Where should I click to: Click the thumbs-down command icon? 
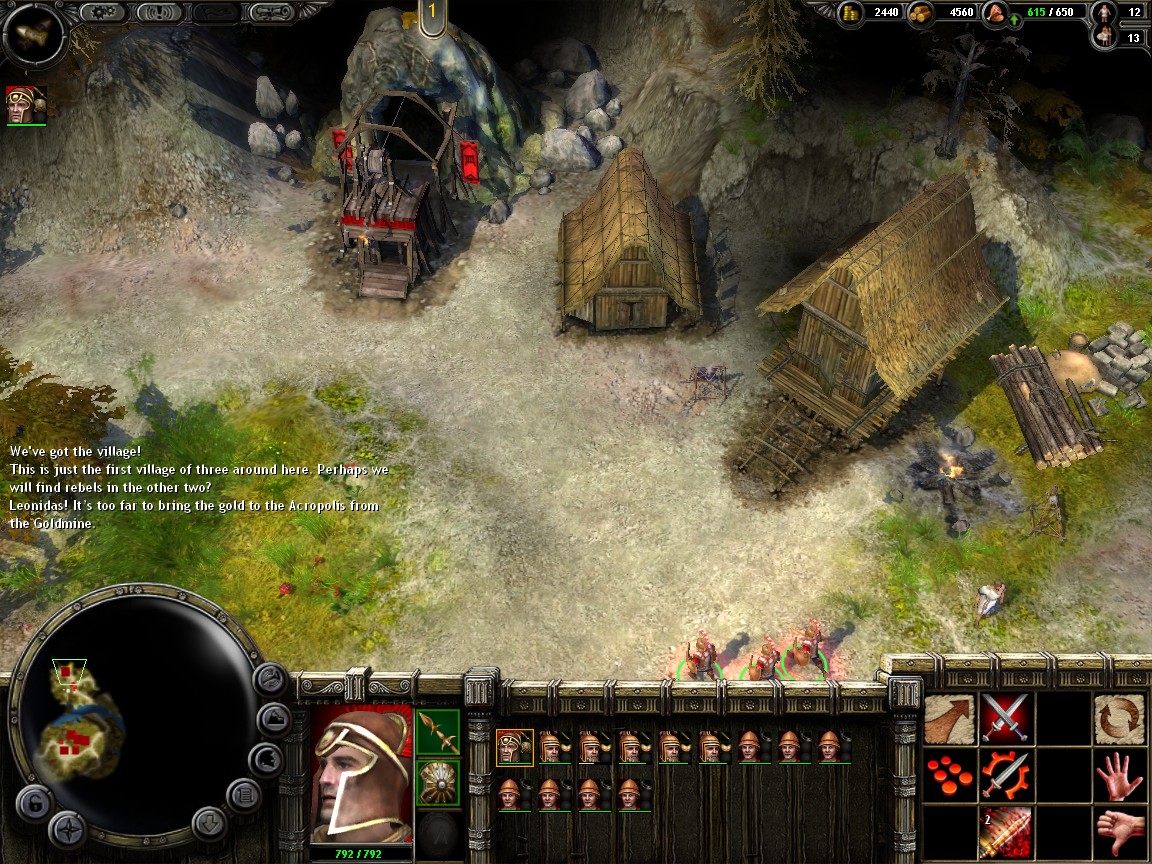[1118, 831]
